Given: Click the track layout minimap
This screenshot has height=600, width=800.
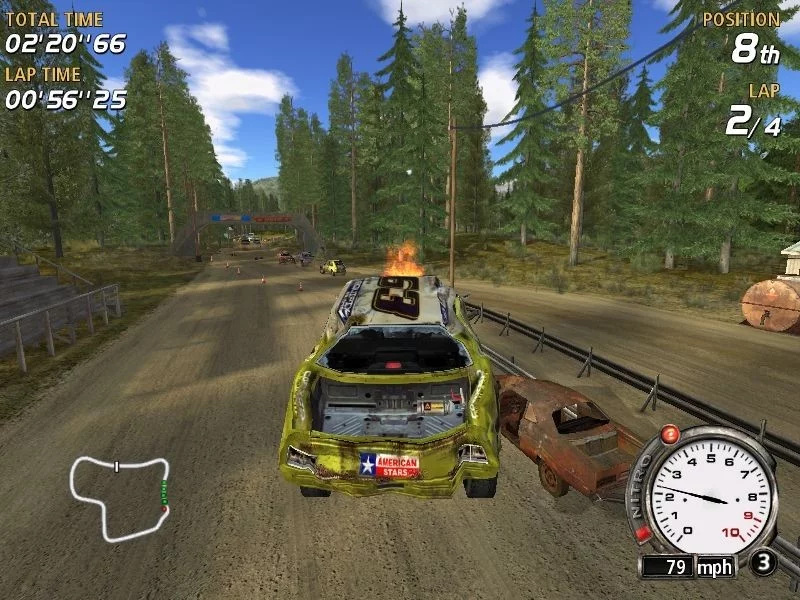Looking at the screenshot, I should point(120,497).
